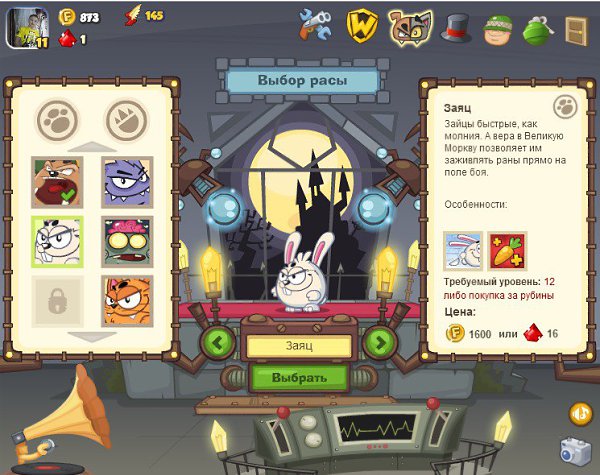
Task: Choose the purple furry monster portrait
Action: point(126,183)
